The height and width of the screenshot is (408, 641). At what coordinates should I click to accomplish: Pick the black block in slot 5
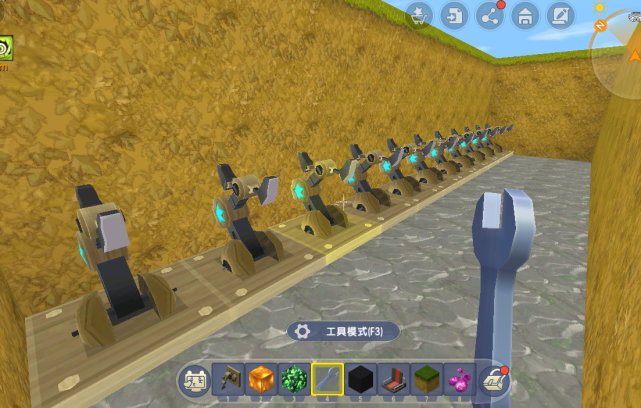360,379
